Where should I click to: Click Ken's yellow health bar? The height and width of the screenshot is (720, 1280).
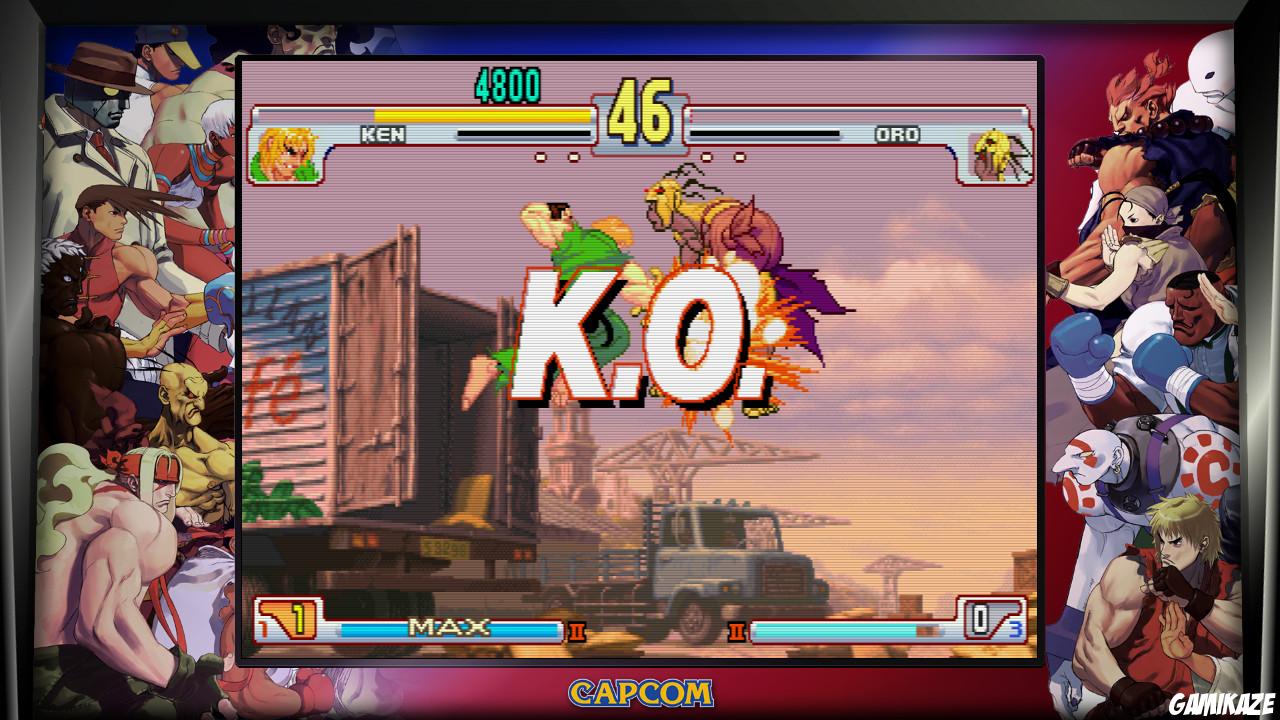[x=480, y=116]
